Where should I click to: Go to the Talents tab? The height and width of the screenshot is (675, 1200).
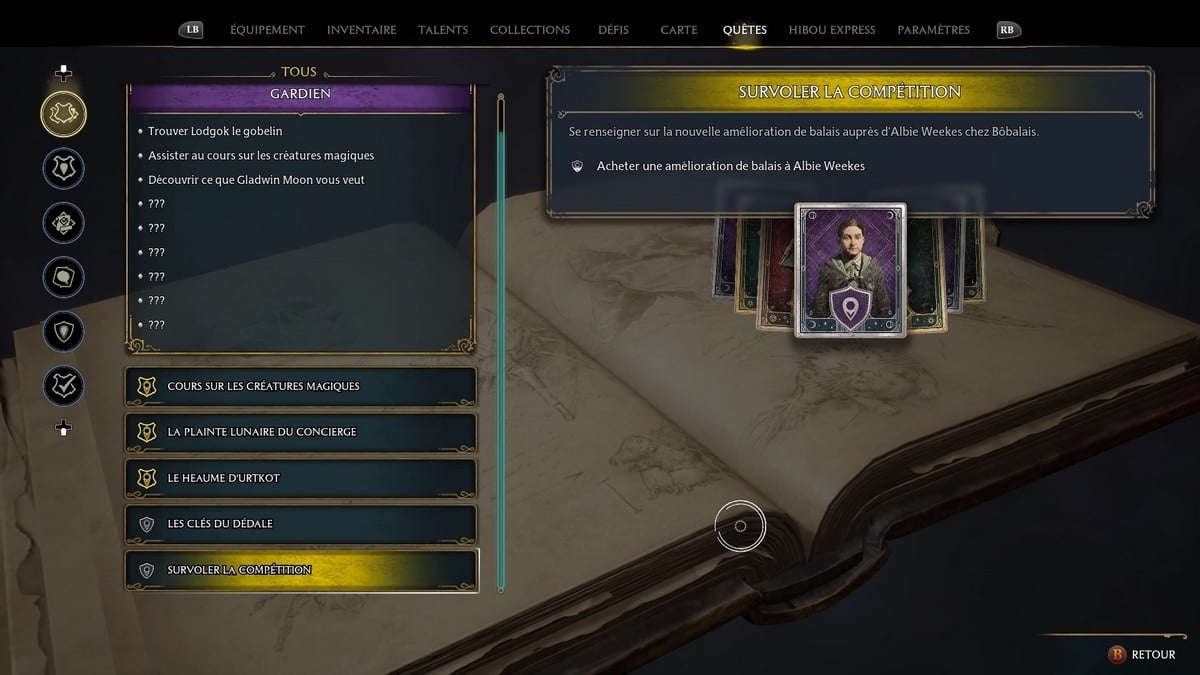pyautogui.click(x=443, y=30)
